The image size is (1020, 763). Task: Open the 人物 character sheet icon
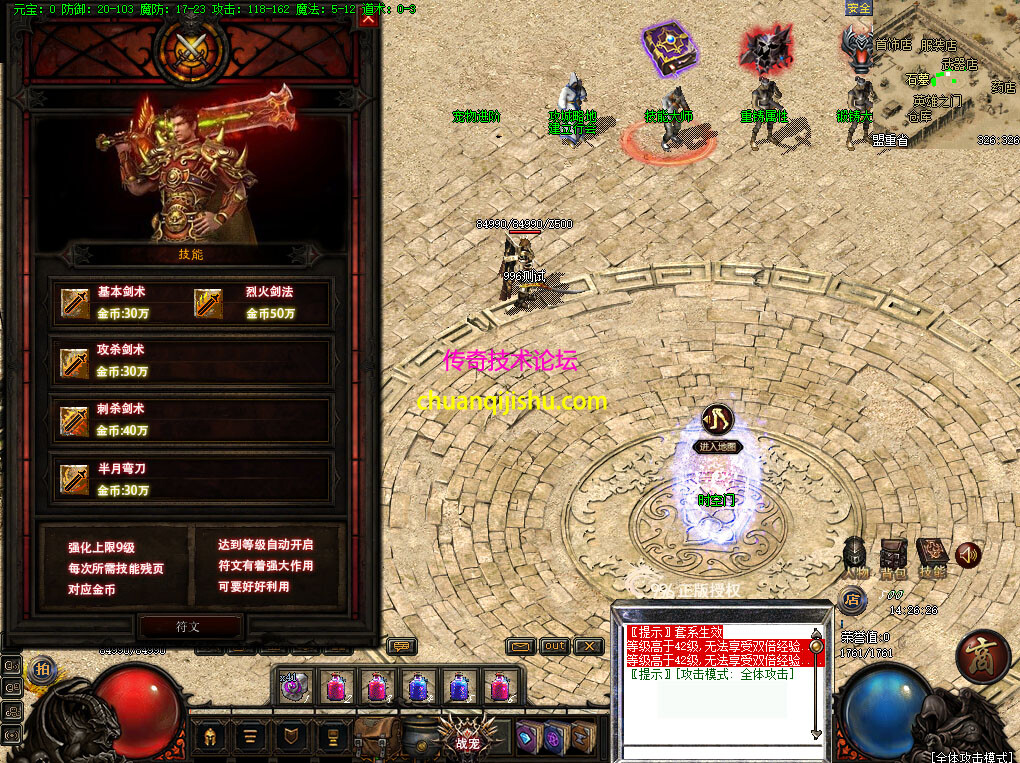click(855, 555)
